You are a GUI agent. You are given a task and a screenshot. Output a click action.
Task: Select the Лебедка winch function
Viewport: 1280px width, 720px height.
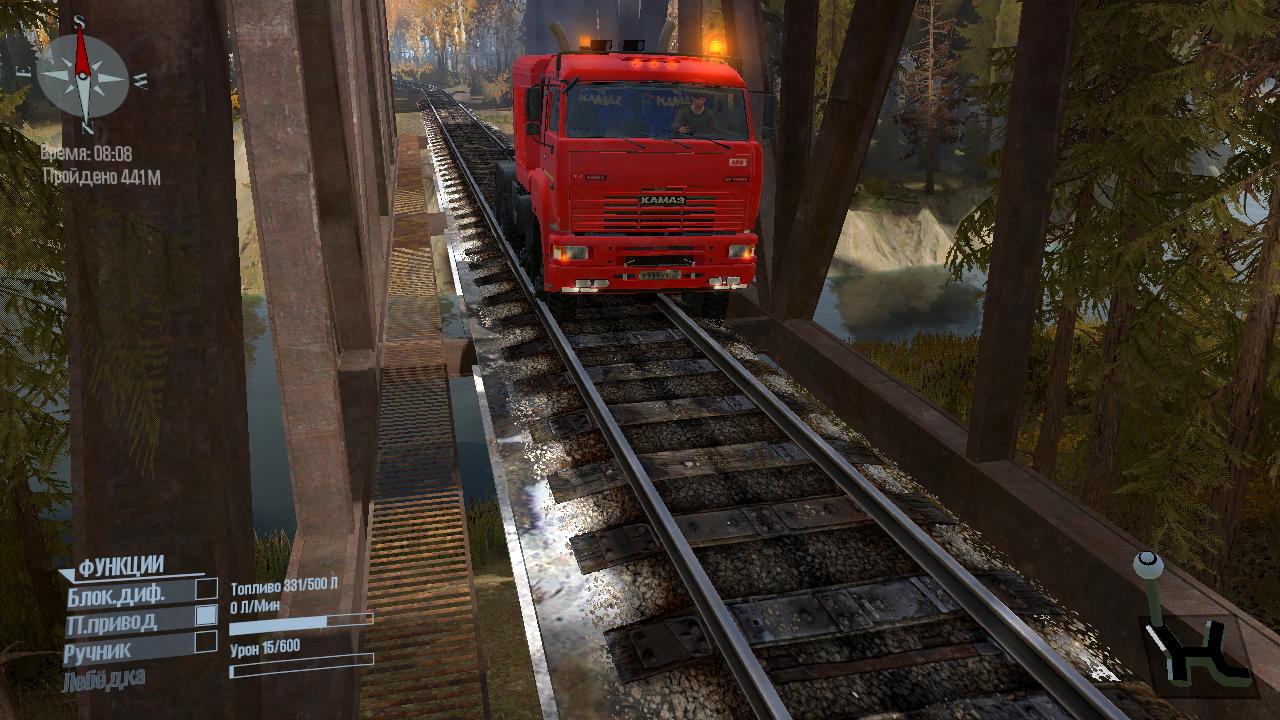click(x=104, y=679)
